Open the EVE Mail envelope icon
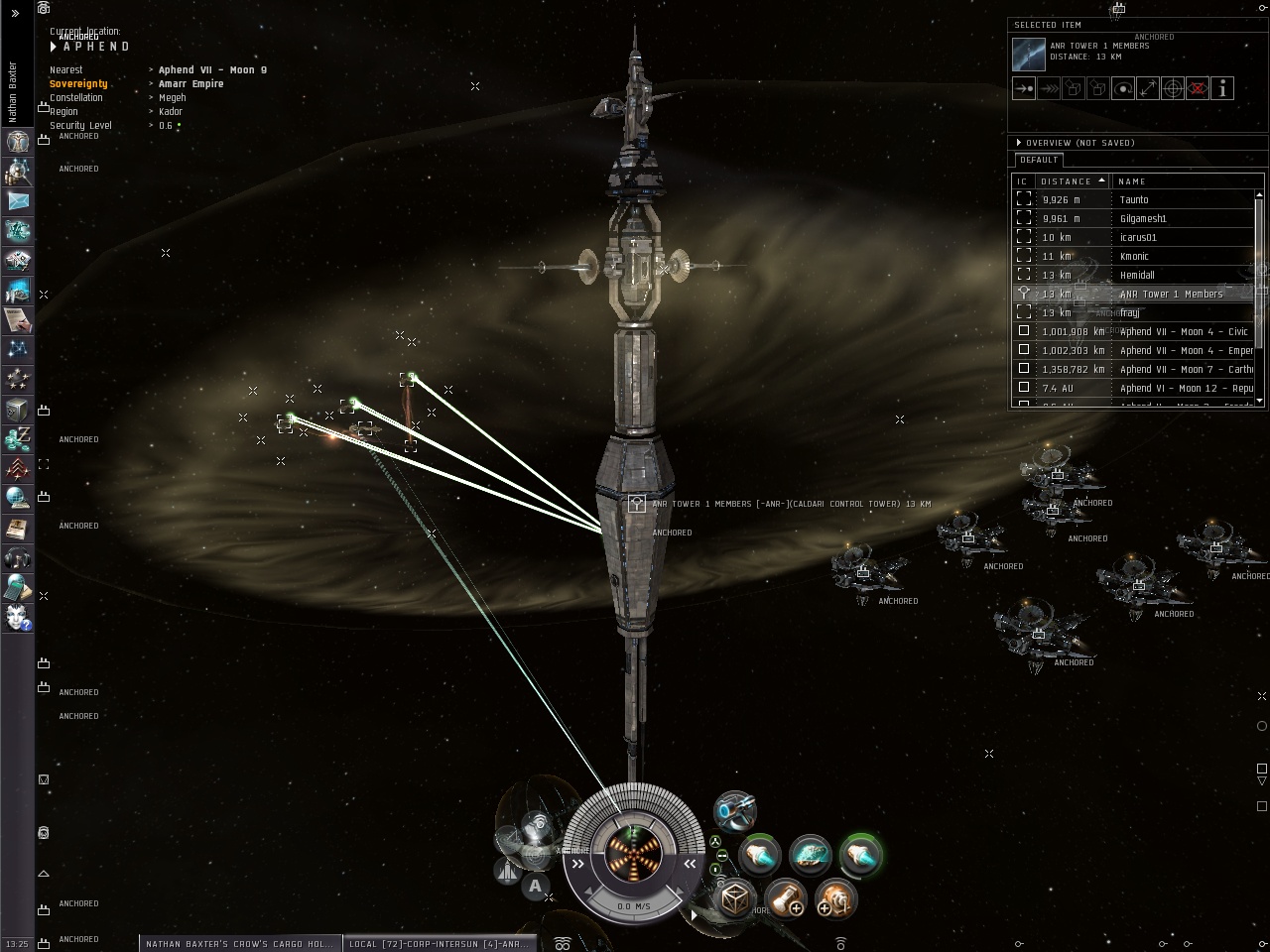Viewport: 1270px width, 952px height. point(18,200)
